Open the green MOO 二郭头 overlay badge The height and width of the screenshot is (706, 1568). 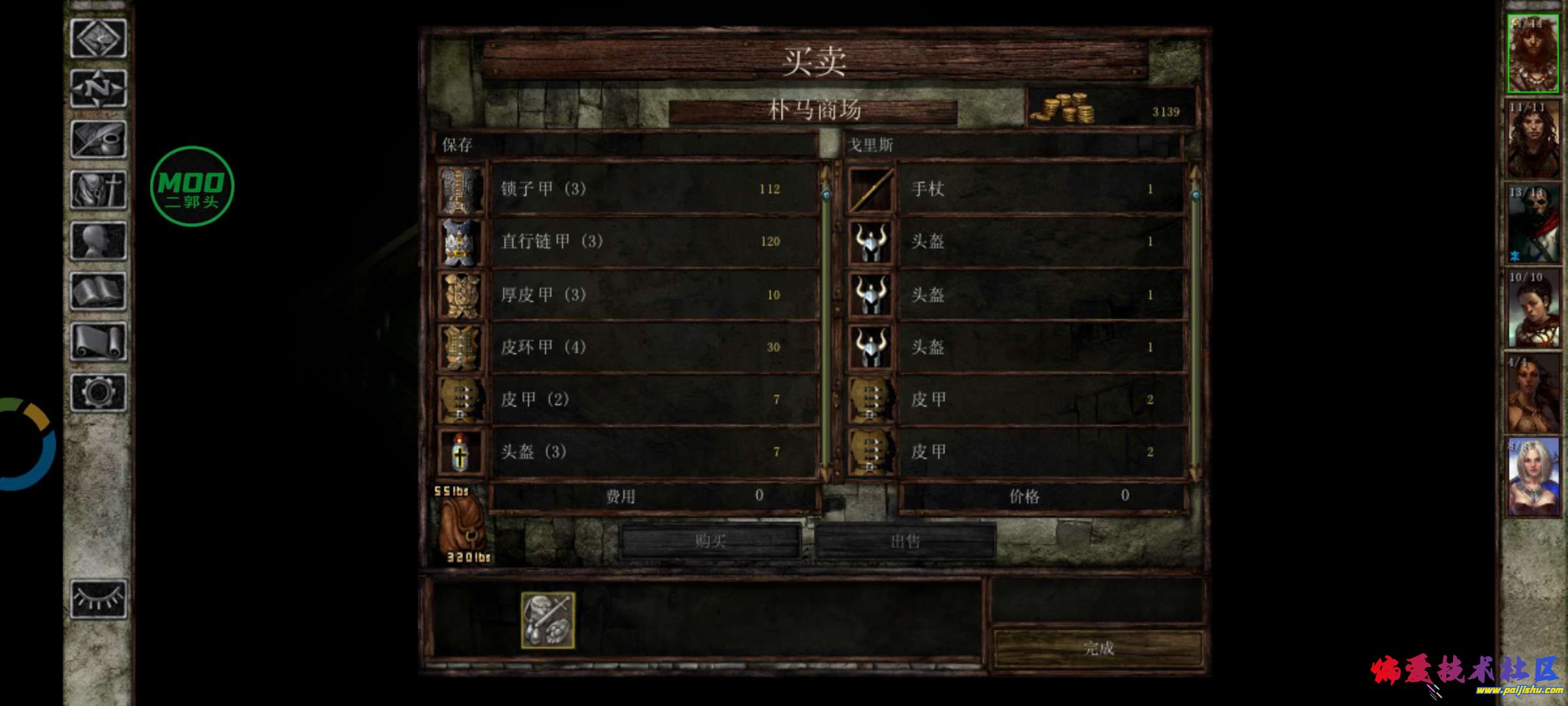[x=191, y=186]
